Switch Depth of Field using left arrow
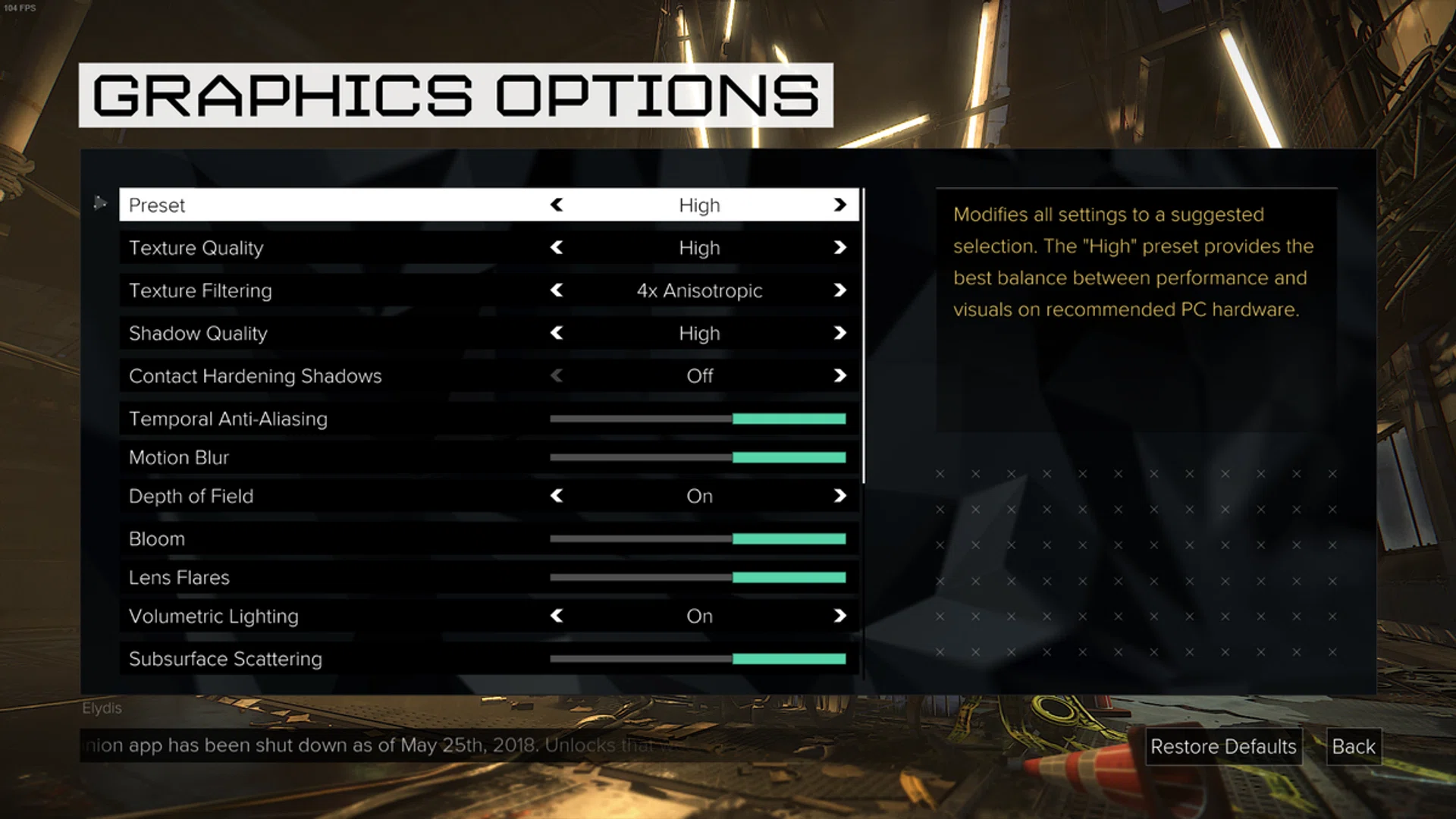1456x819 pixels. pos(557,496)
